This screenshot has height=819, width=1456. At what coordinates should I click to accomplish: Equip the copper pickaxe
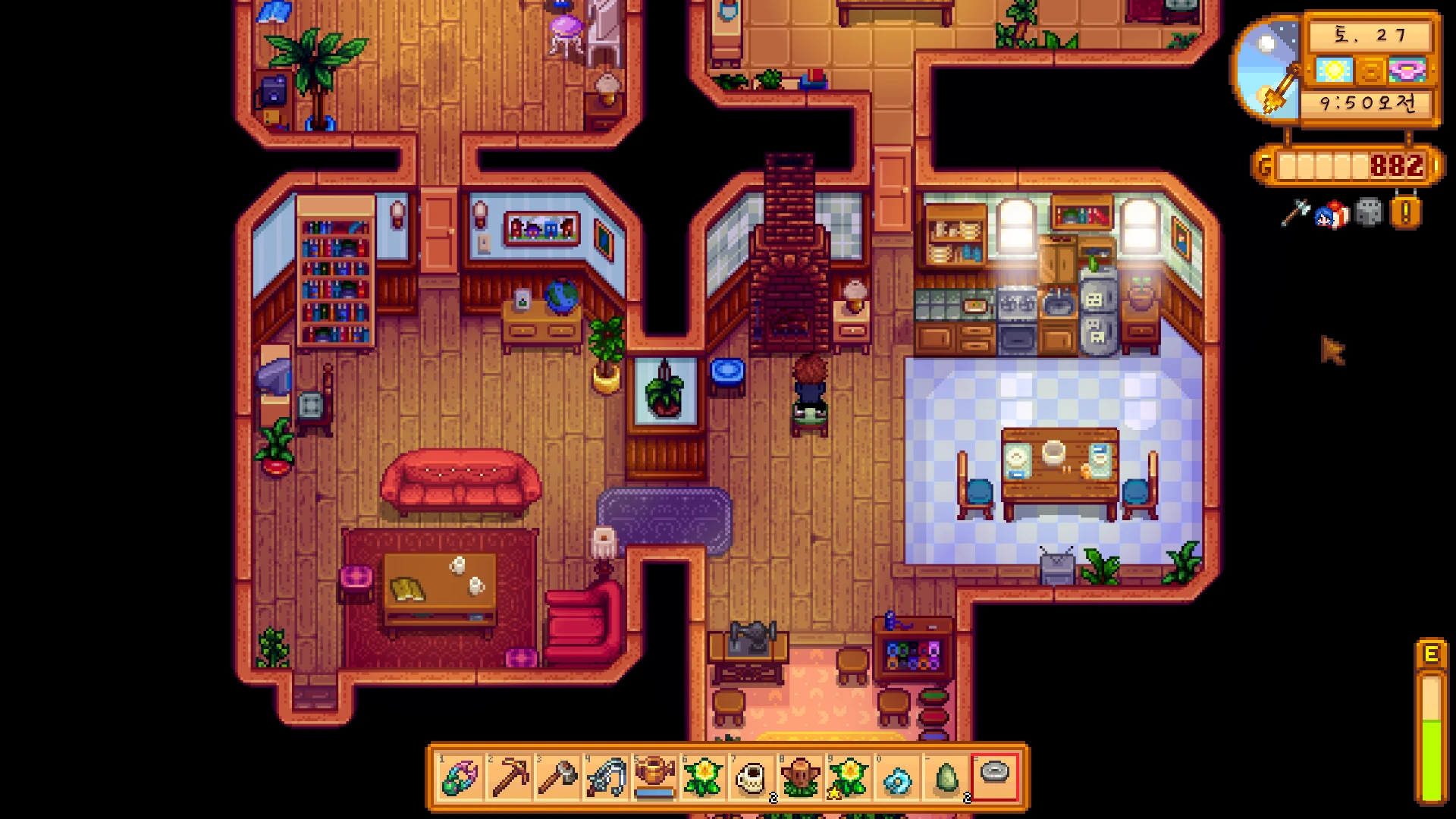click(509, 777)
